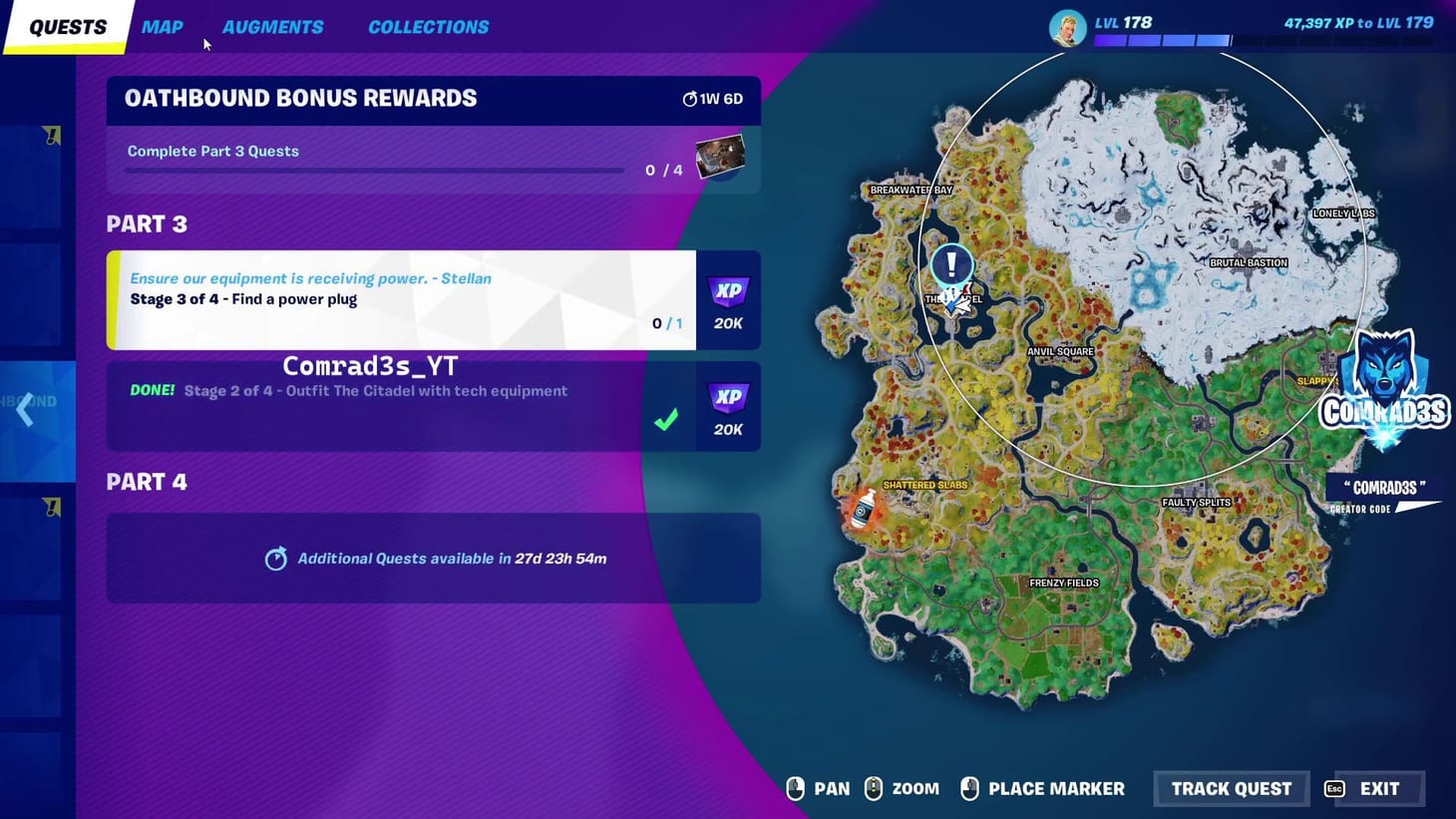
Task: Click the Part 3 quest progress bar
Action: coord(374,170)
